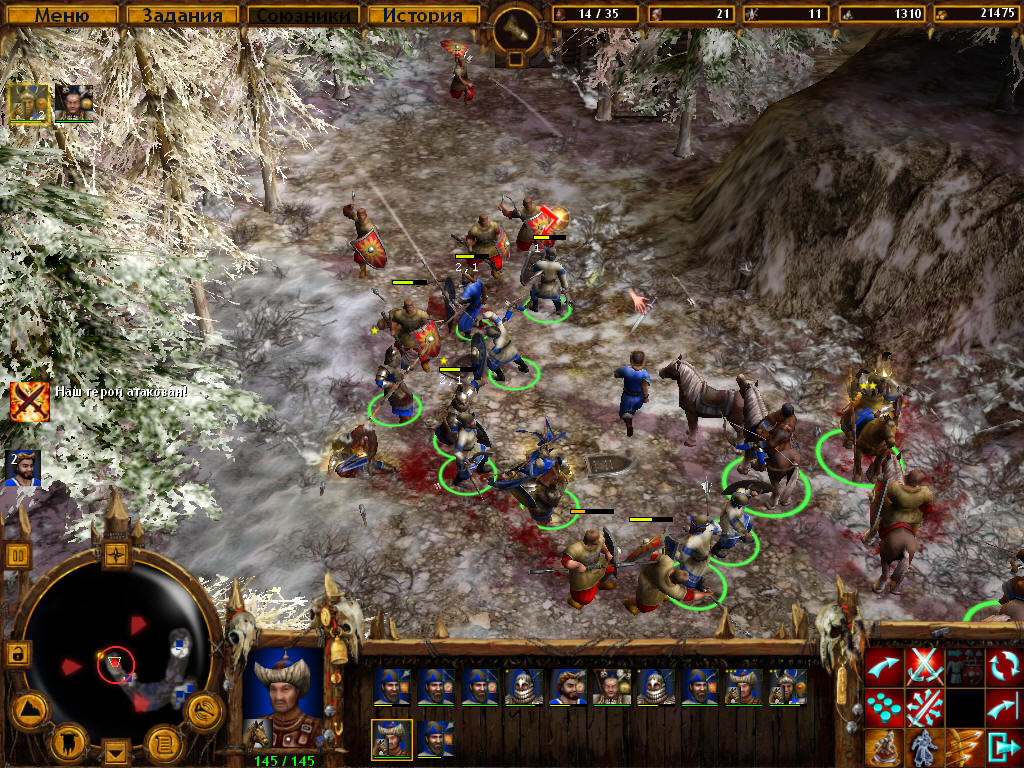Select the first hero portrait at top left
Viewport: 1024px width, 768px height.
[27, 102]
